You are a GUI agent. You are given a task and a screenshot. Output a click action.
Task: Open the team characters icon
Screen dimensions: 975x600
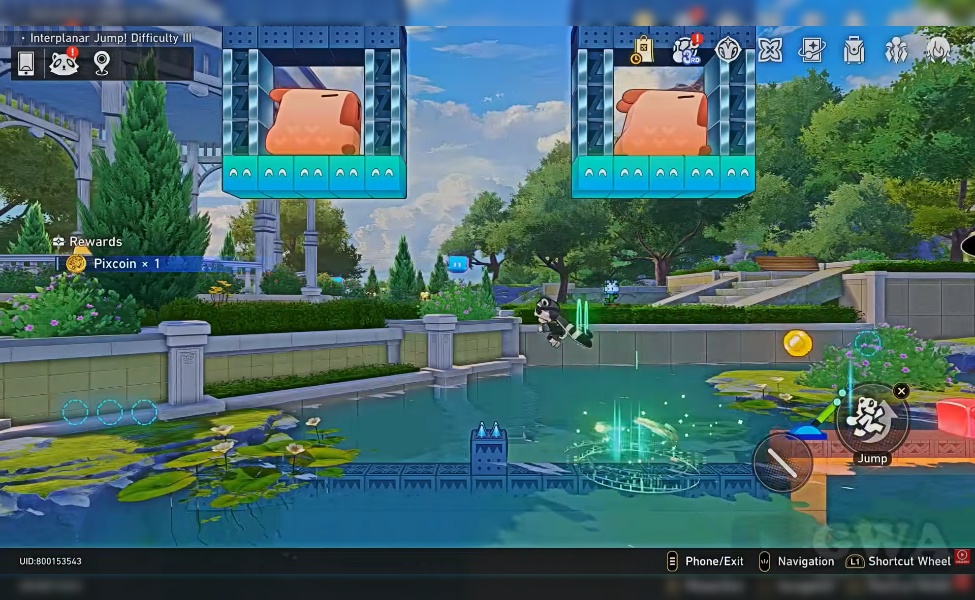896,50
